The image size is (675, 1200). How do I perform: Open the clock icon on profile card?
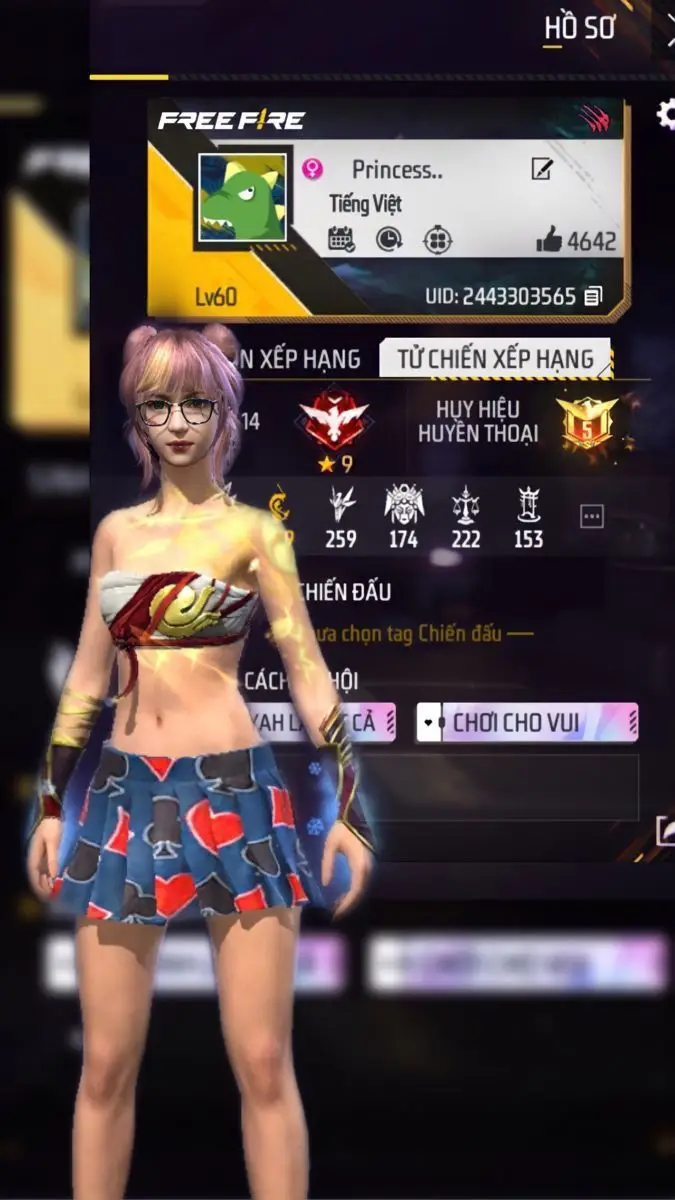coord(389,239)
